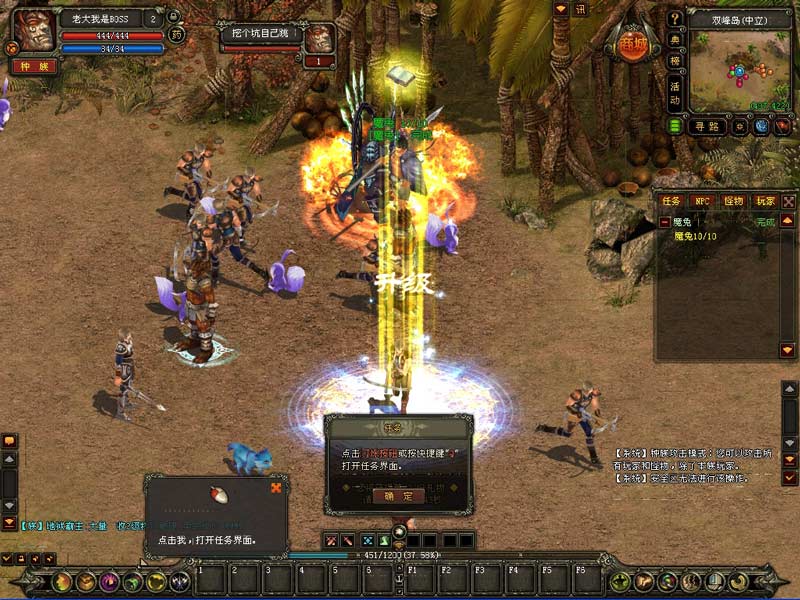Switch to the NPC tab

(x=702, y=201)
